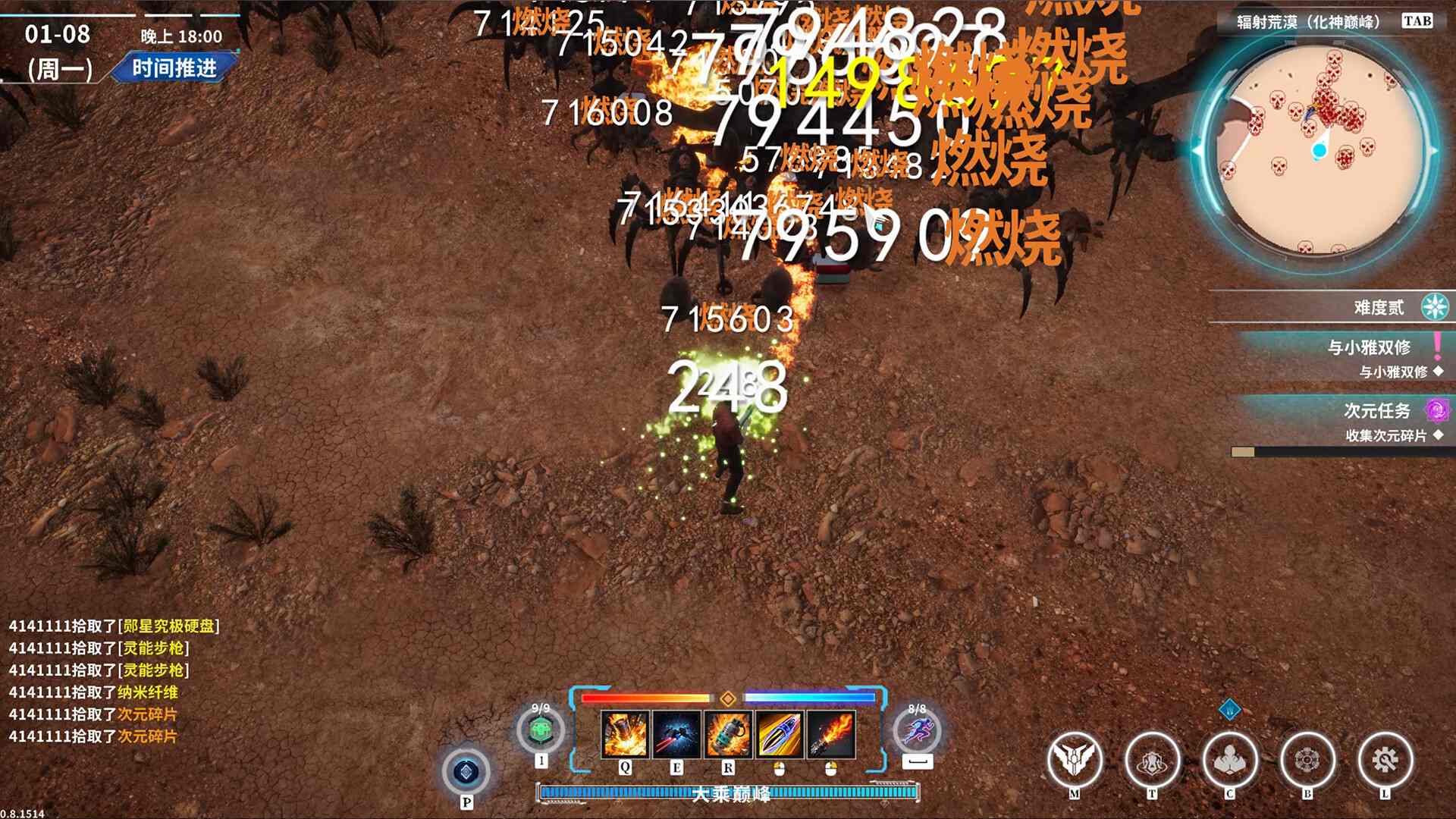The height and width of the screenshot is (819, 1456).
Task: Click the green grenade consumable showing 9/9
Action: 541,728
